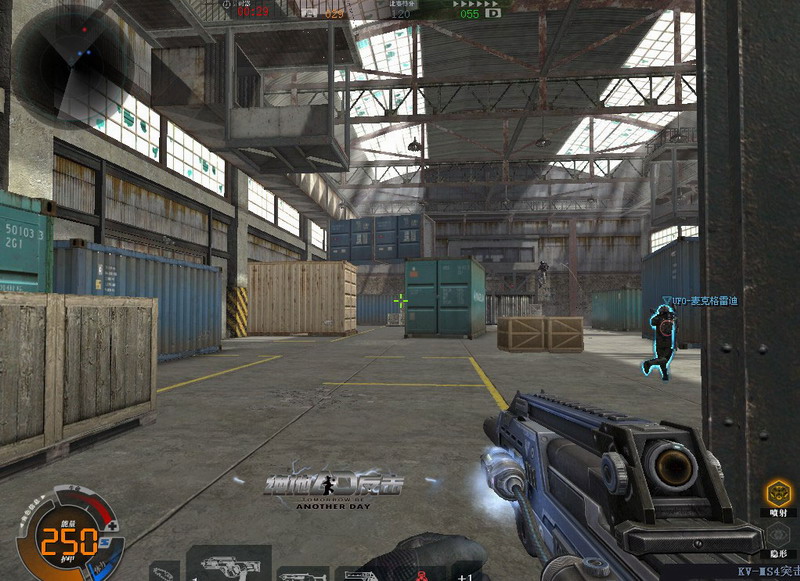
Task: Select the red grenade slot
Action: 421,574
